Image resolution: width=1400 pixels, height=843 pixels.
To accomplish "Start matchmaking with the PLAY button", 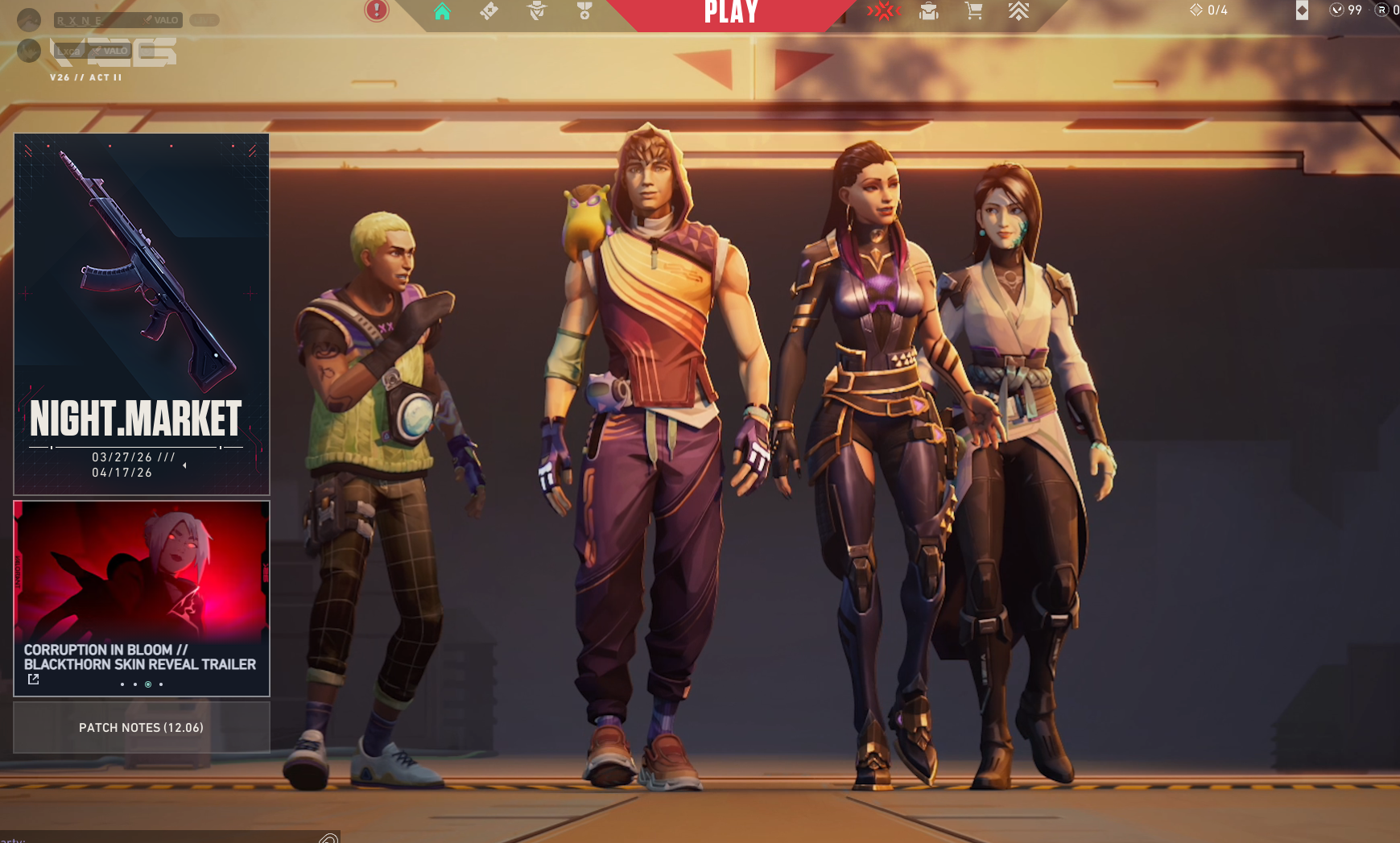I will [731, 13].
